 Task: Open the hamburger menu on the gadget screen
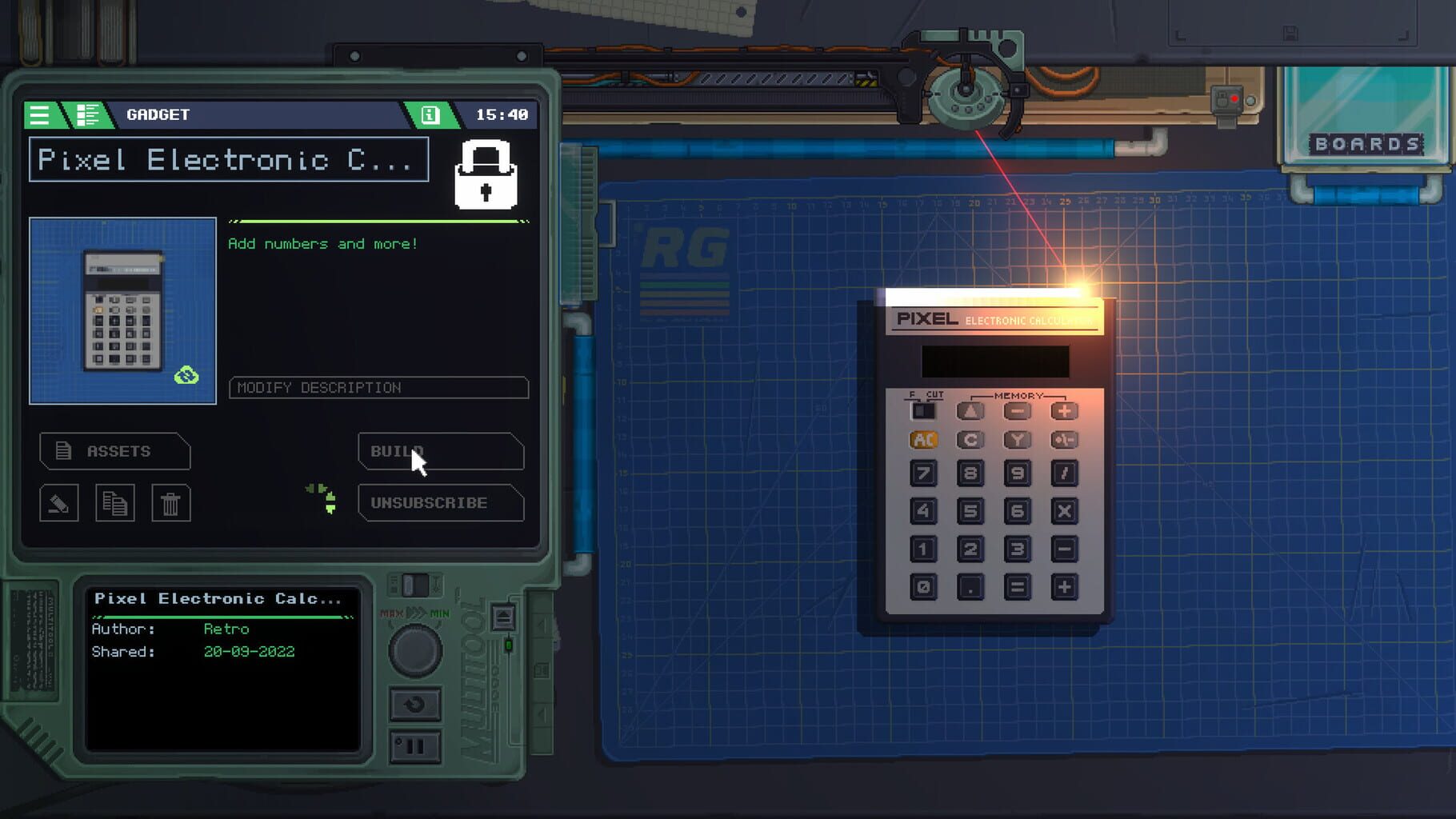point(38,114)
